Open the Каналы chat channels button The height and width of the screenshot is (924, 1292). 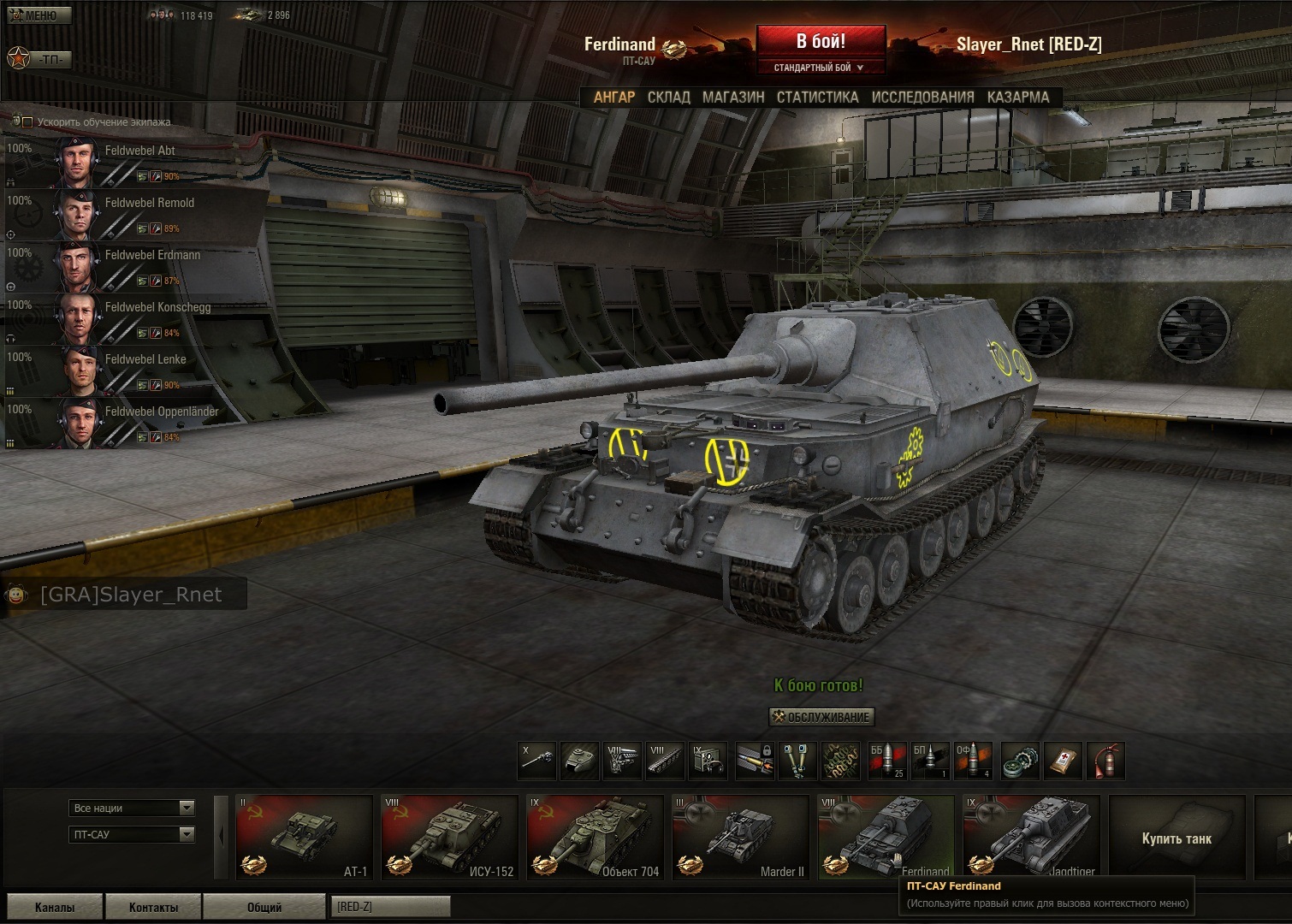pyautogui.click(x=55, y=907)
